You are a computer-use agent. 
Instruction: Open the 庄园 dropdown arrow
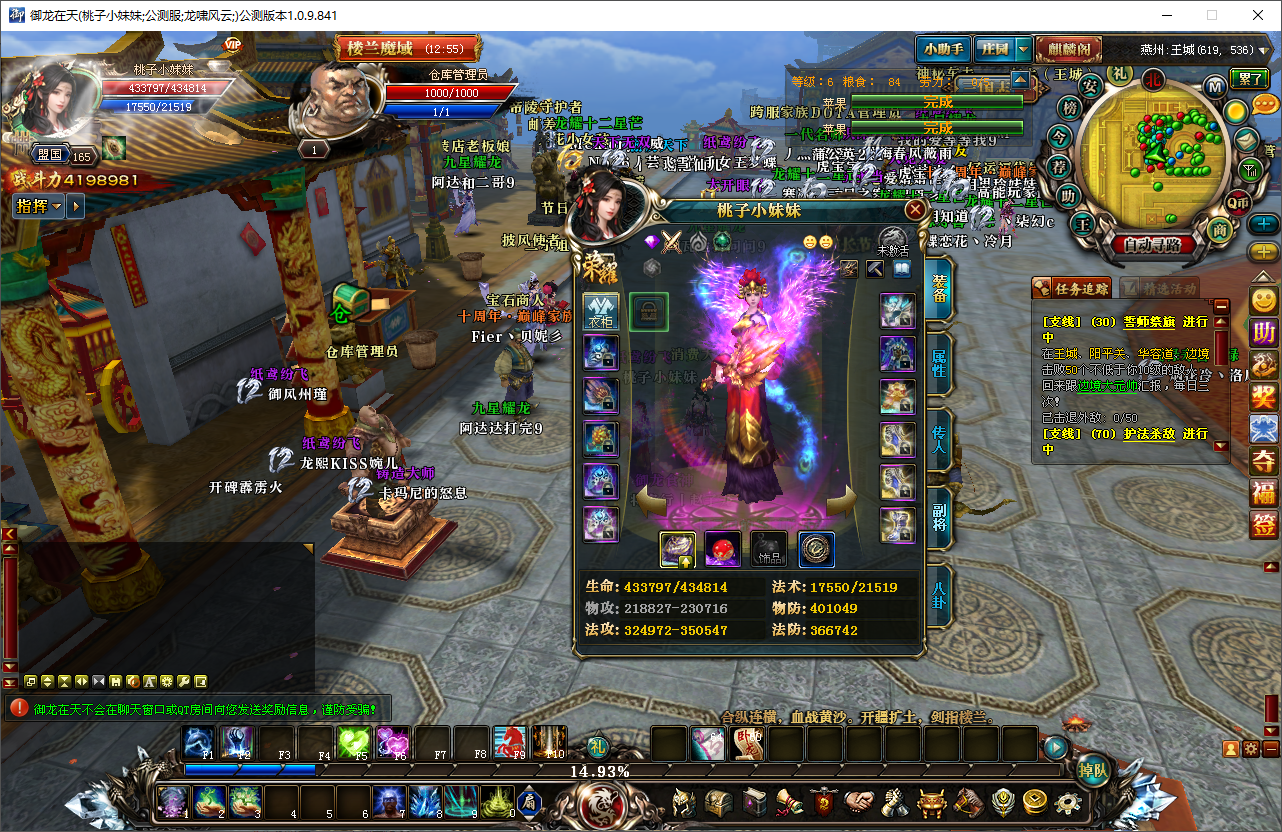point(1023,48)
